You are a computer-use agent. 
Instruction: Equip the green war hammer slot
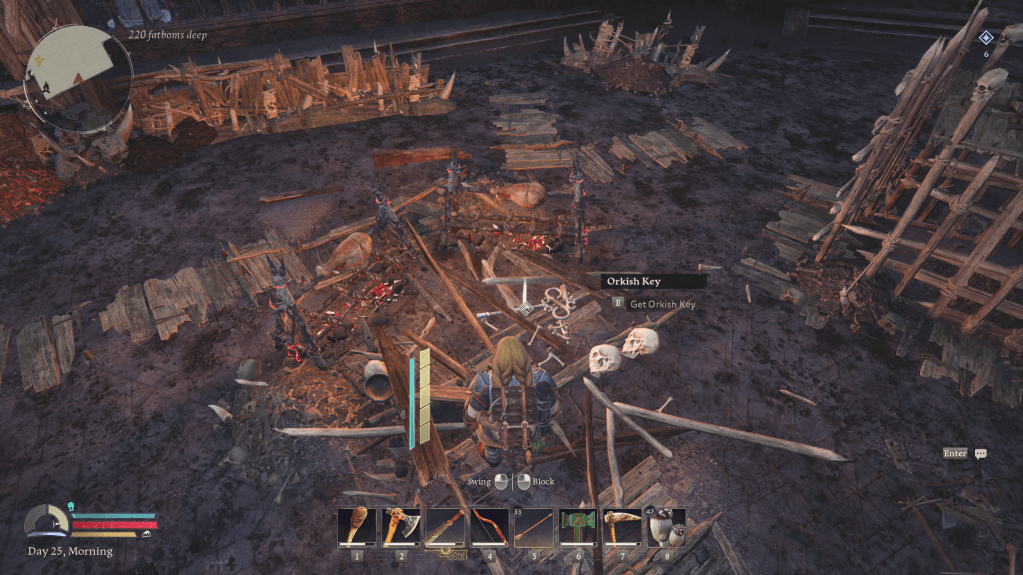(577, 527)
